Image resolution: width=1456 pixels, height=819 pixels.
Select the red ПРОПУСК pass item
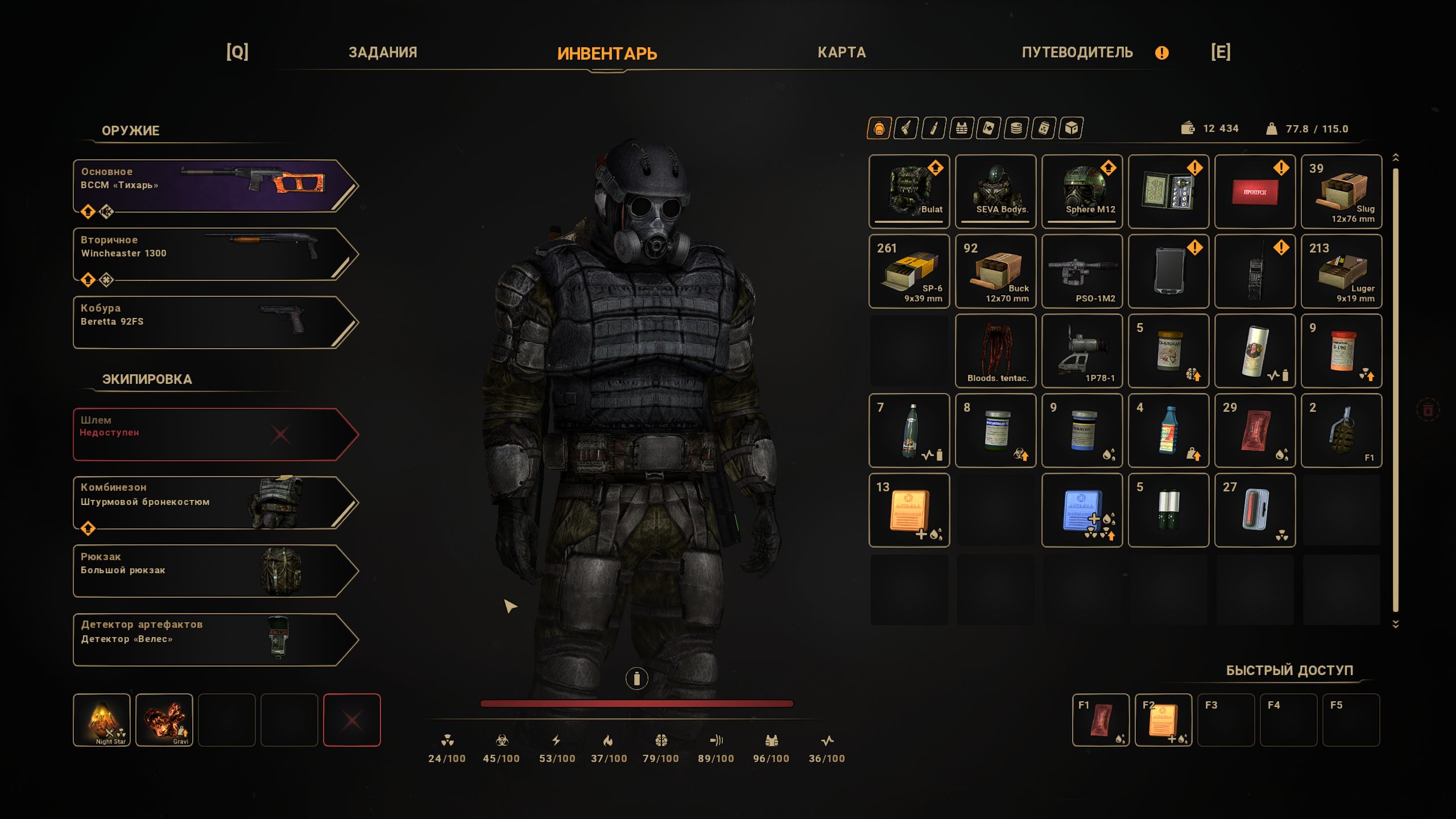pyautogui.click(x=1255, y=191)
